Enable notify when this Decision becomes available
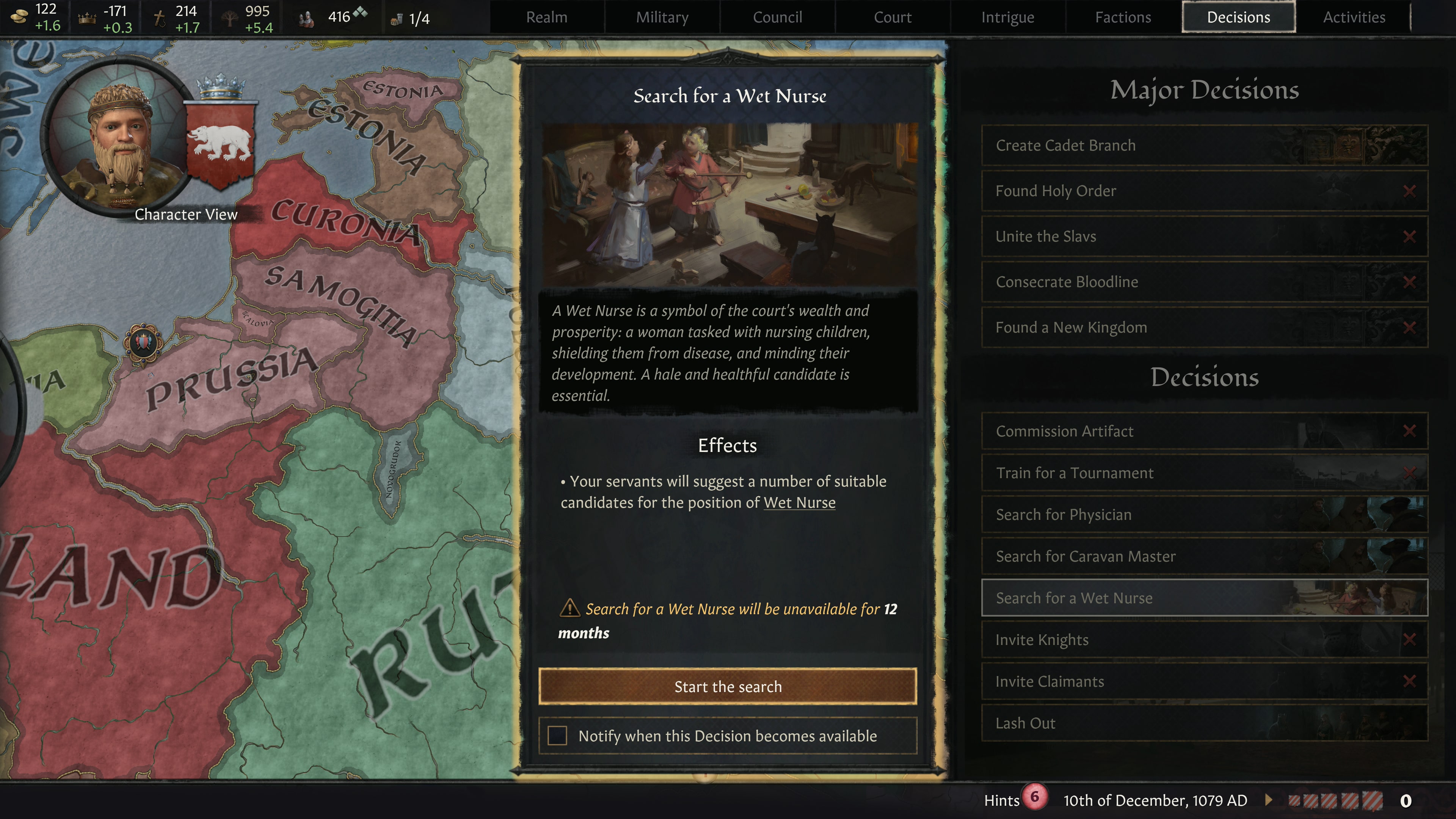This screenshot has height=819, width=1456. click(557, 736)
